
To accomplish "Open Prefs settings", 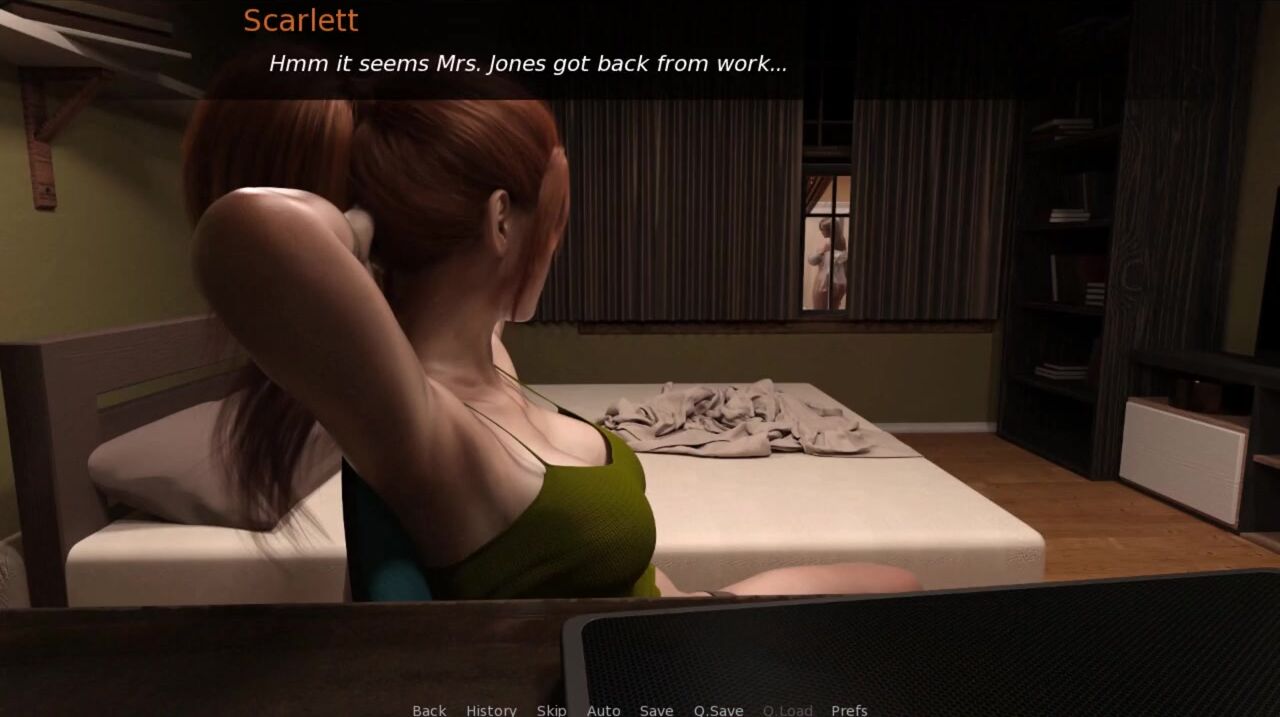I will click(x=849, y=710).
